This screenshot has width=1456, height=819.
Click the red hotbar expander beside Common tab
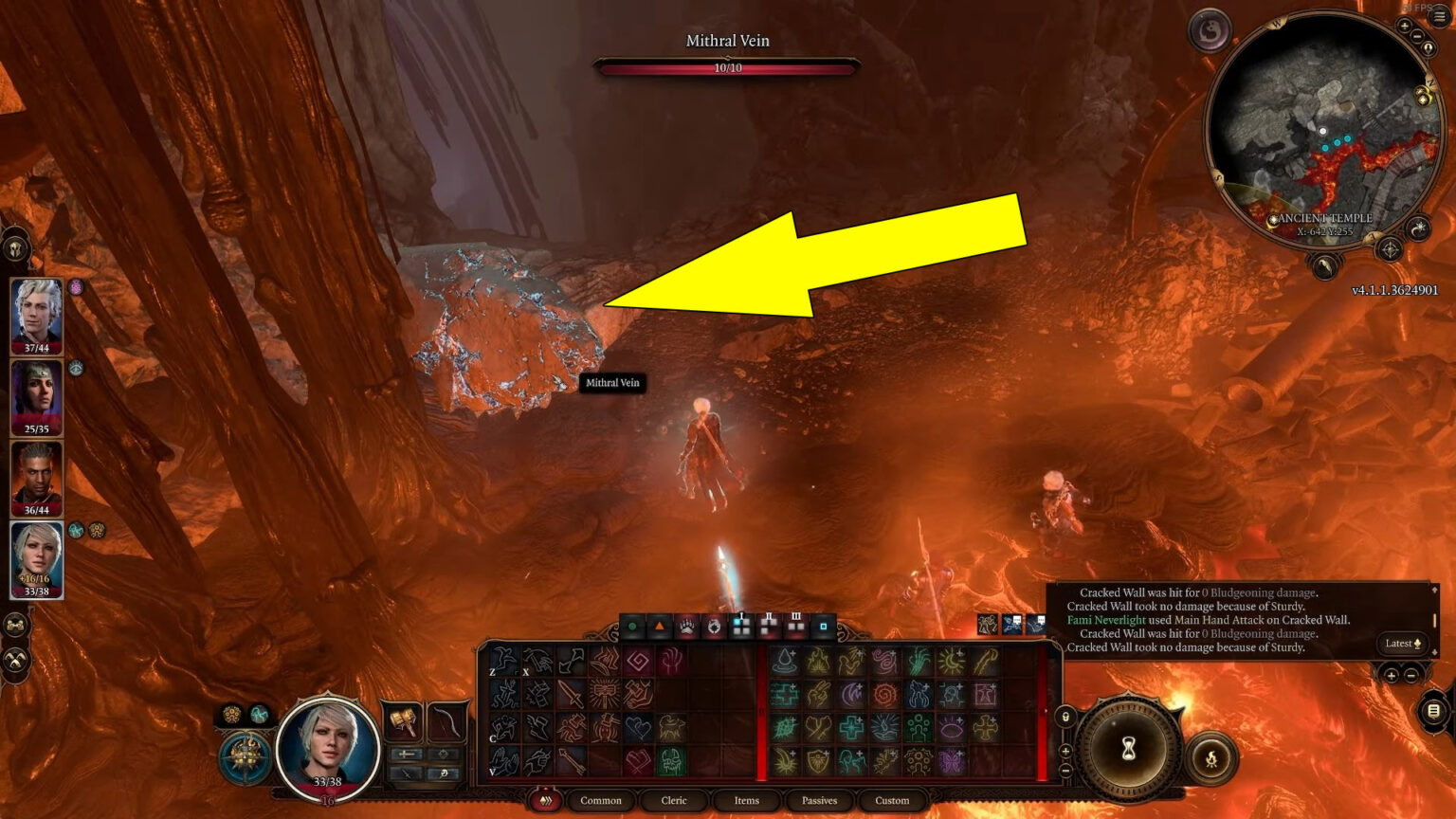tap(544, 800)
